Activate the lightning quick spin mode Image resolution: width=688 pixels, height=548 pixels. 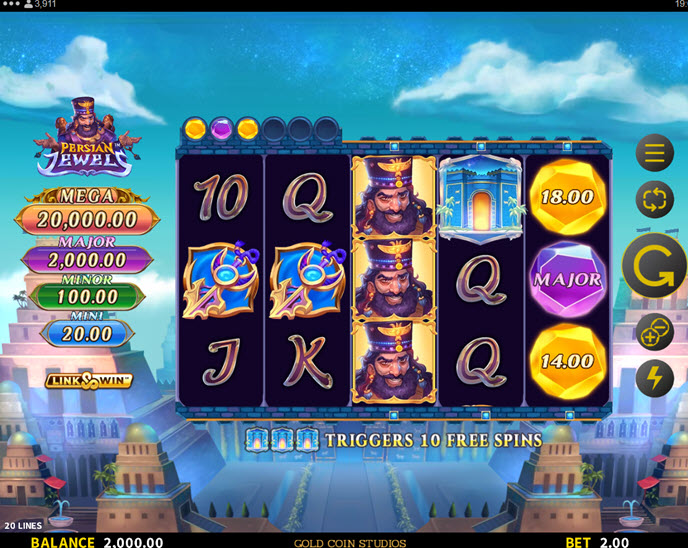point(655,379)
